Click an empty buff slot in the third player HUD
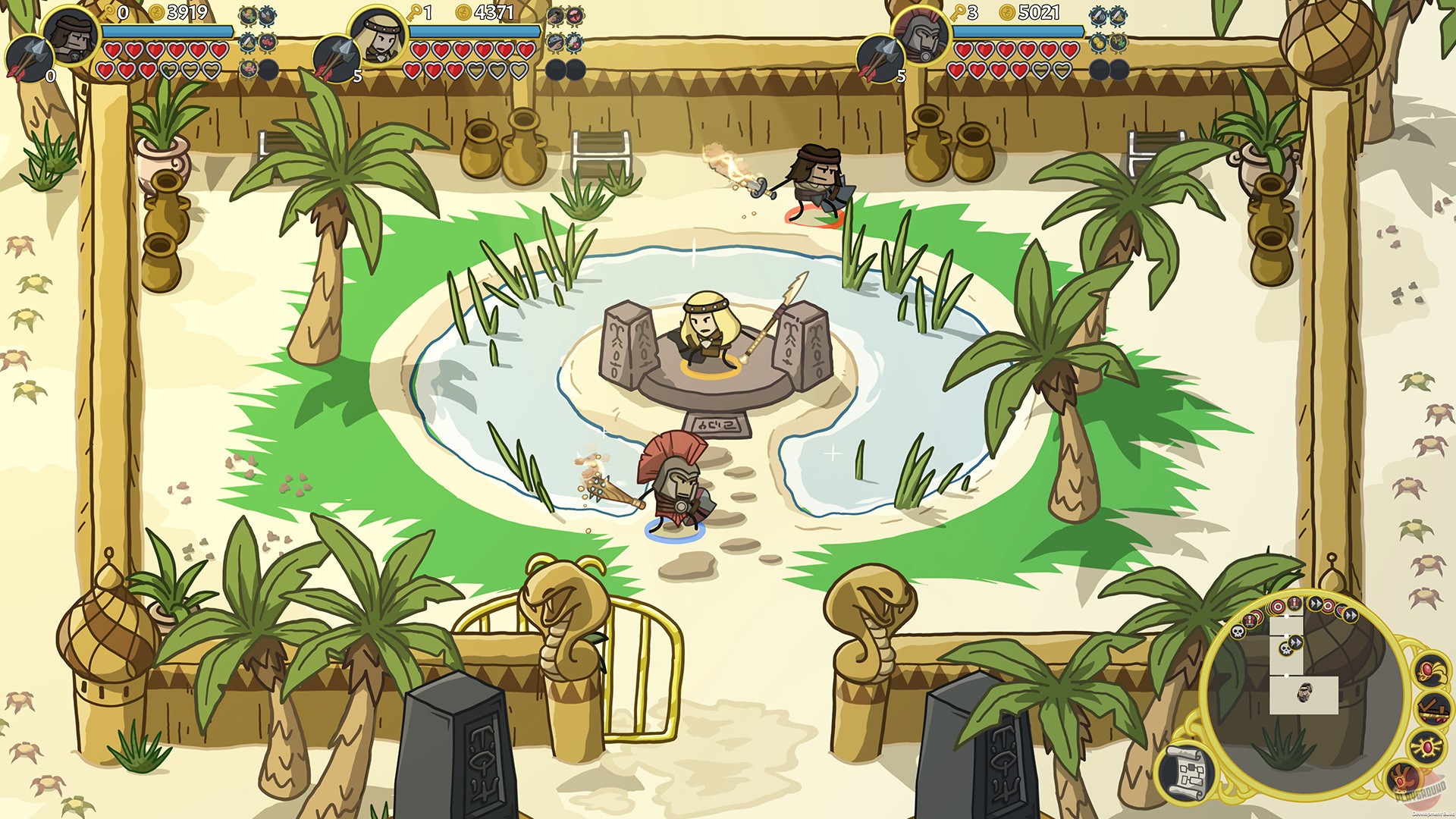The width and height of the screenshot is (1456, 819). click(x=1100, y=69)
